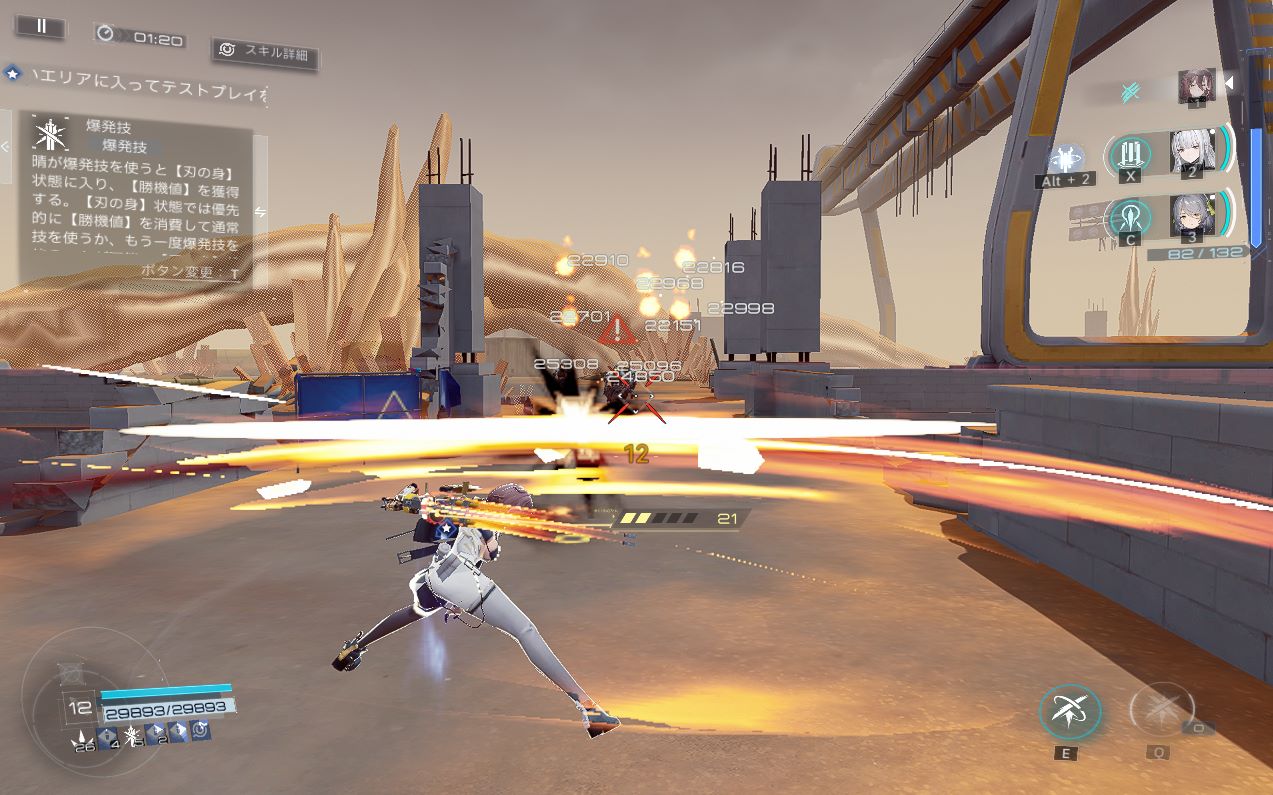Screen dimensions: 1273x795
Task: Use the crossed-blades skill above the E key
Action: click(1069, 711)
